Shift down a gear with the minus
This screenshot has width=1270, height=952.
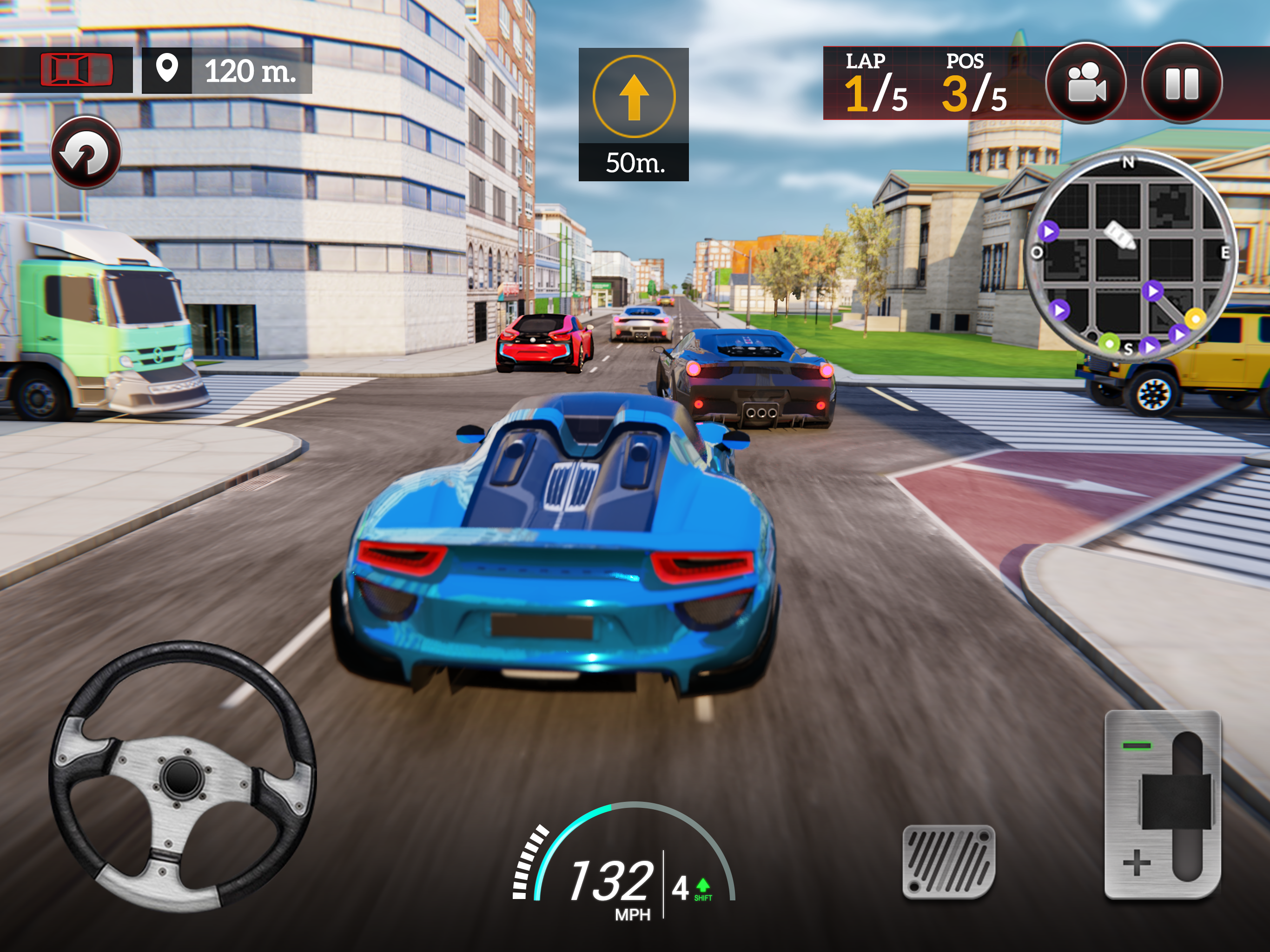[1137, 746]
